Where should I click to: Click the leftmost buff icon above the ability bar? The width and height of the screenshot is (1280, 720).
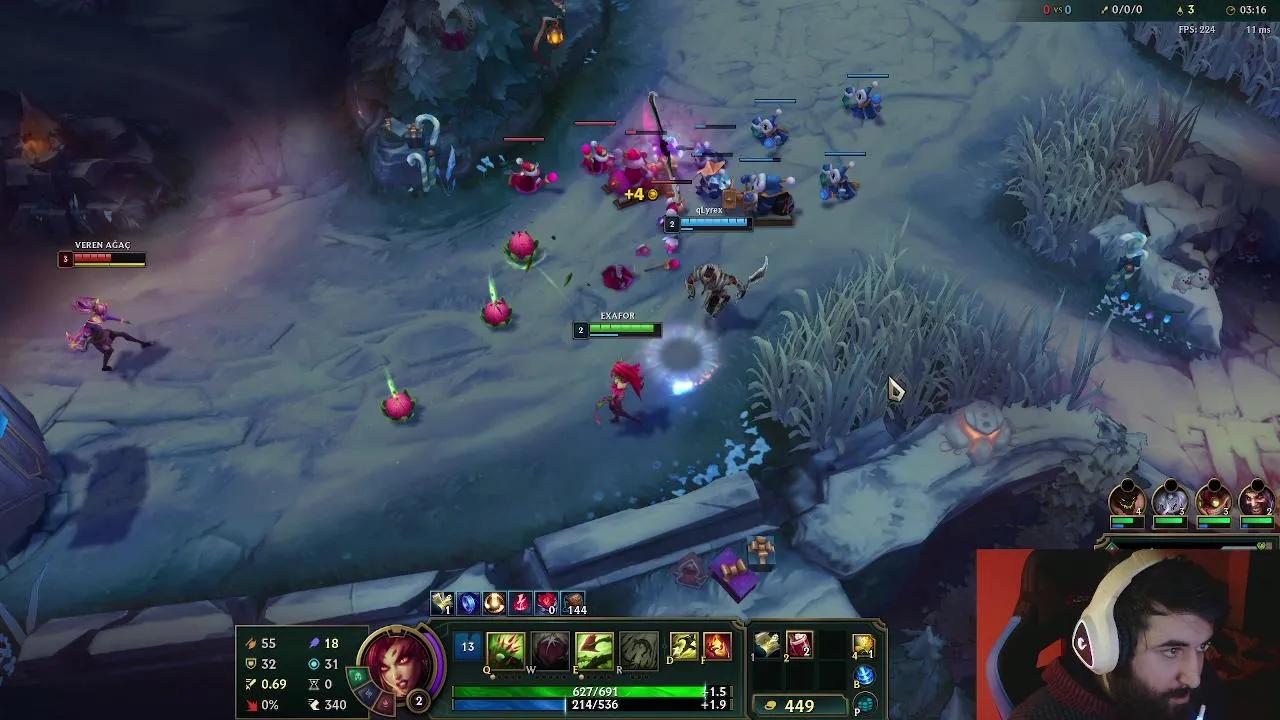(x=441, y=602)
